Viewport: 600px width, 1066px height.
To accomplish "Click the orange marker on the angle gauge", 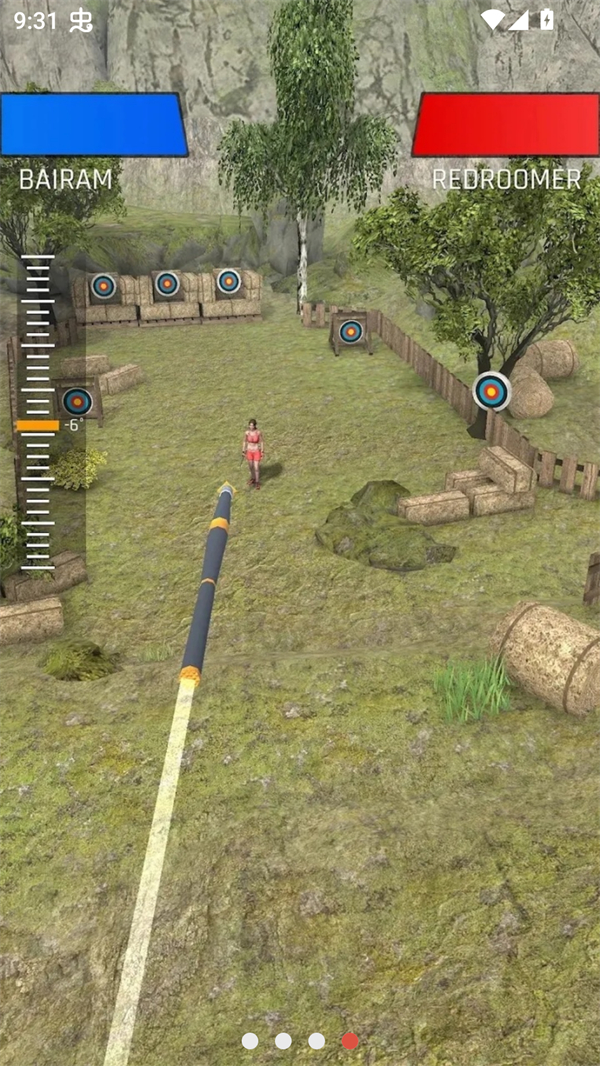I will pyautogui.click(x=38, y=425).
